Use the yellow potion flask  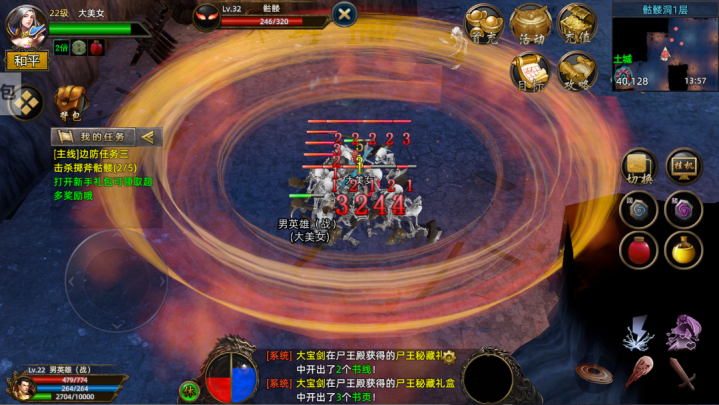point(684,249)
